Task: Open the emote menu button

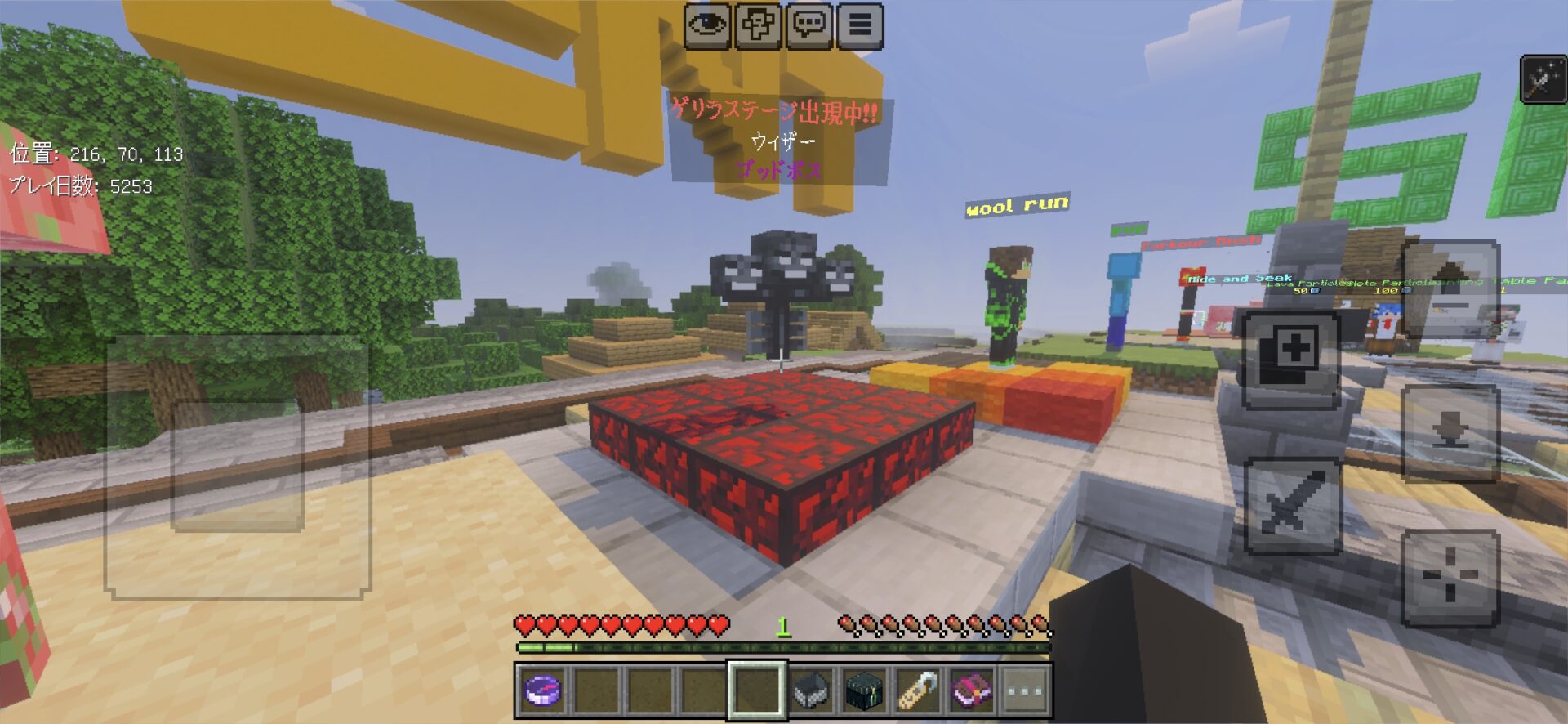Action: pyautogui.click(x=758, y=26)
